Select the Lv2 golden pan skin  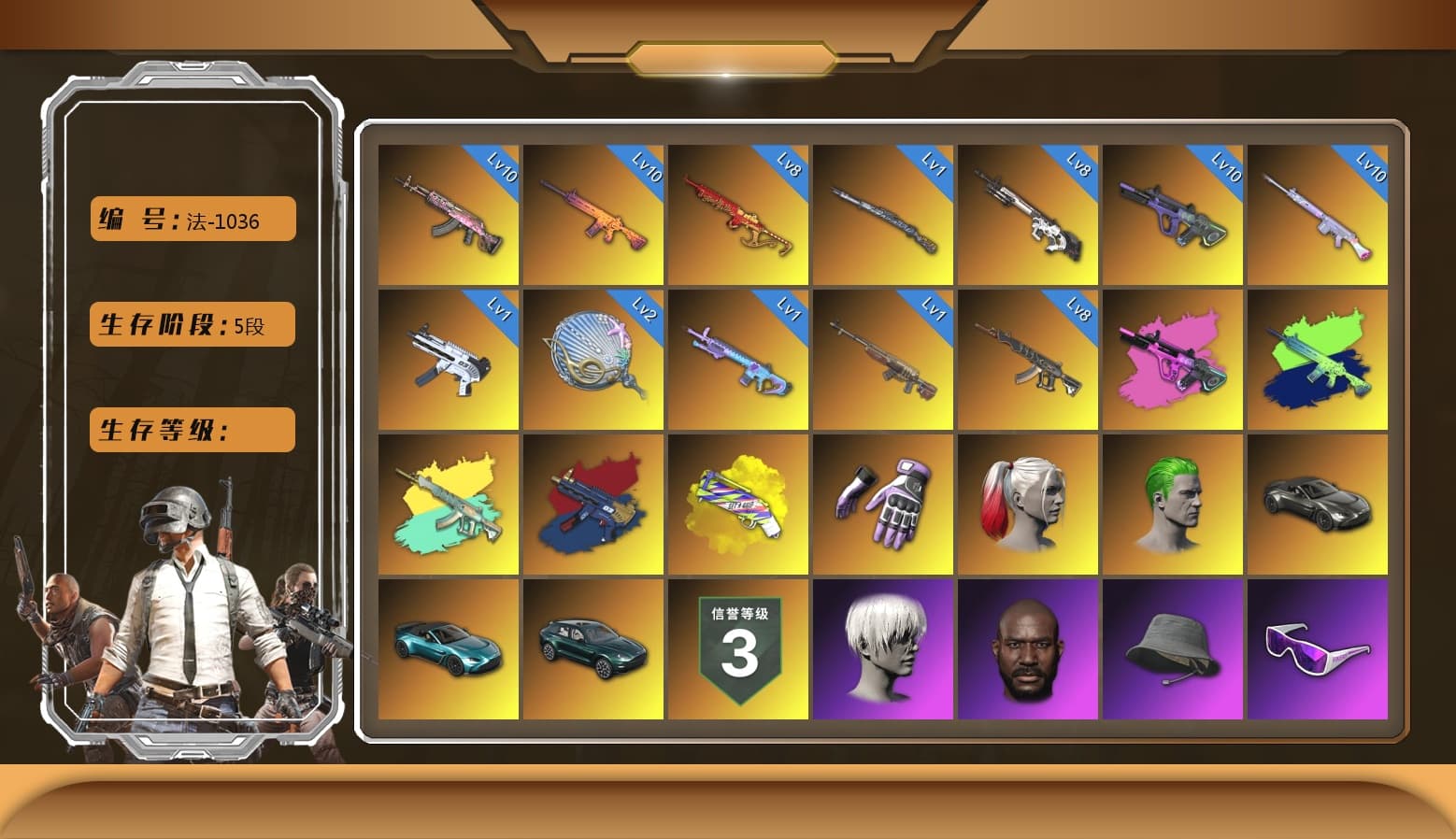(592, 360)
